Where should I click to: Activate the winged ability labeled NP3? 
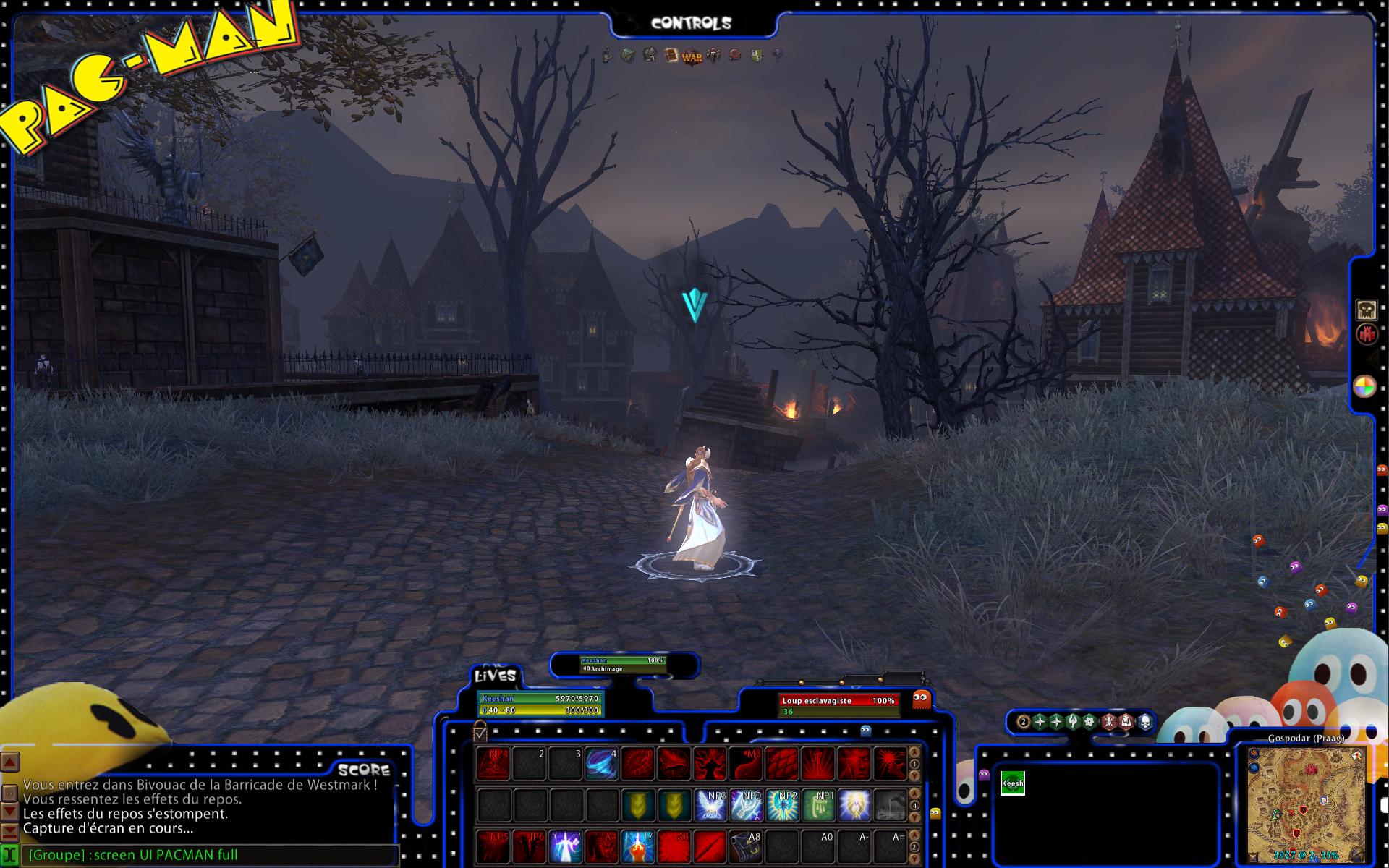pos(710,806)
